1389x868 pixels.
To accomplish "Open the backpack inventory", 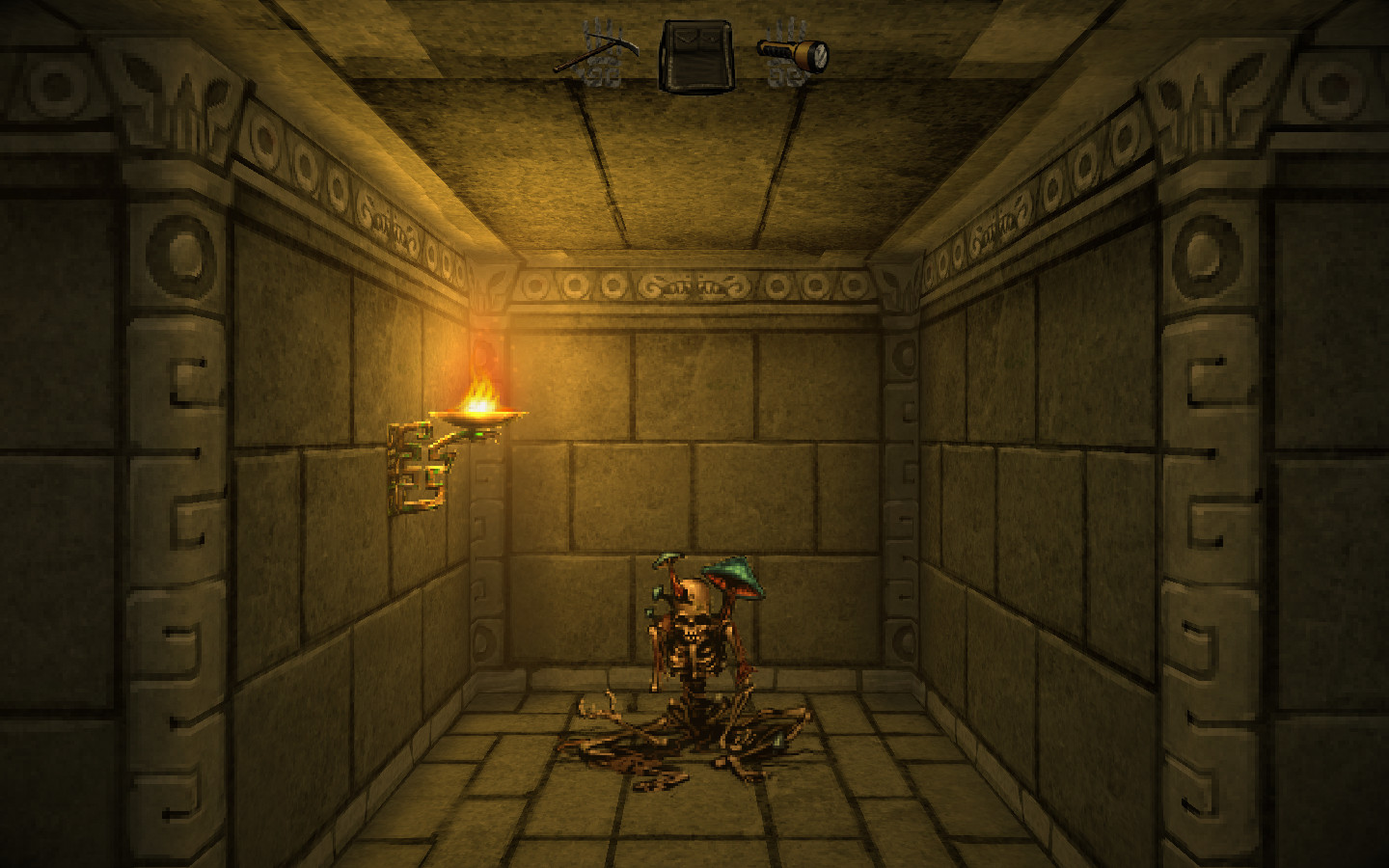I will point(696,53).
